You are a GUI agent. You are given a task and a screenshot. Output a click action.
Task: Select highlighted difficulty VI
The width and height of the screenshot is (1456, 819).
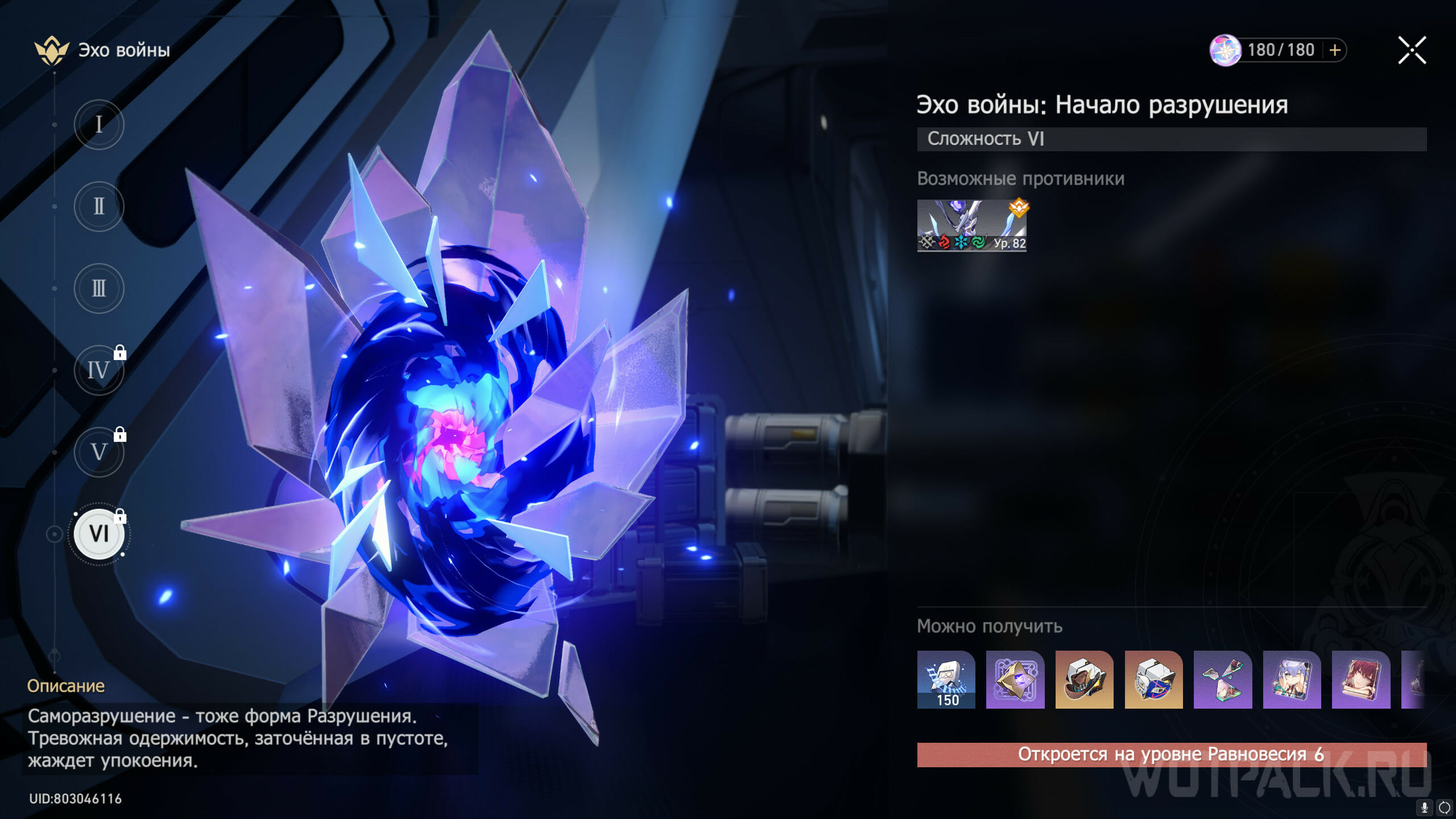pos(99,534)
